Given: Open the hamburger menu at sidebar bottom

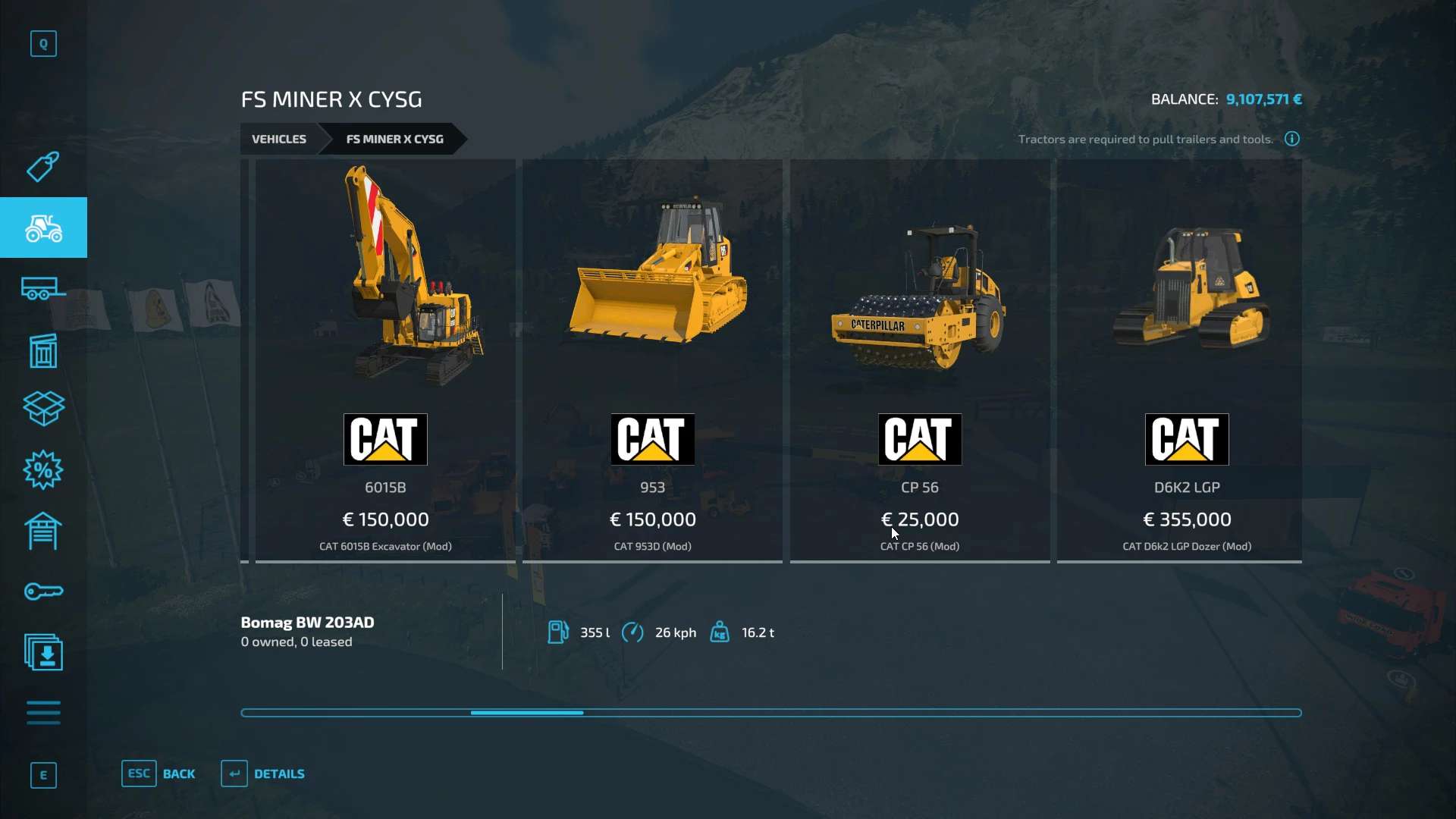Looking at the screenshot, I should click(x=43, y=713).
